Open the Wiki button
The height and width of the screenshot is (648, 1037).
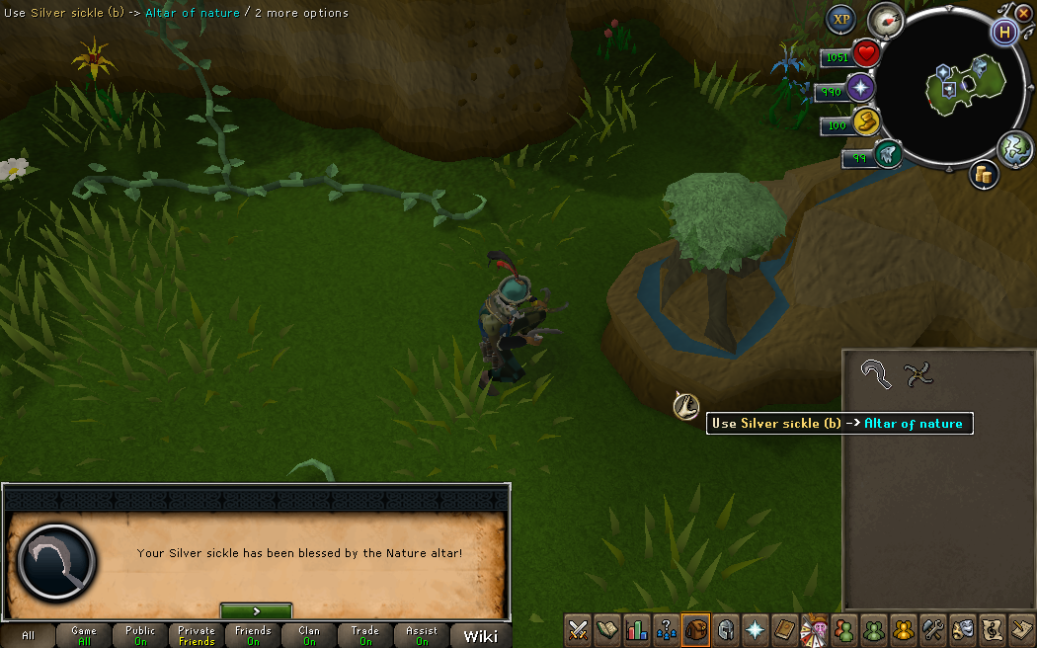tap(480, 635)
